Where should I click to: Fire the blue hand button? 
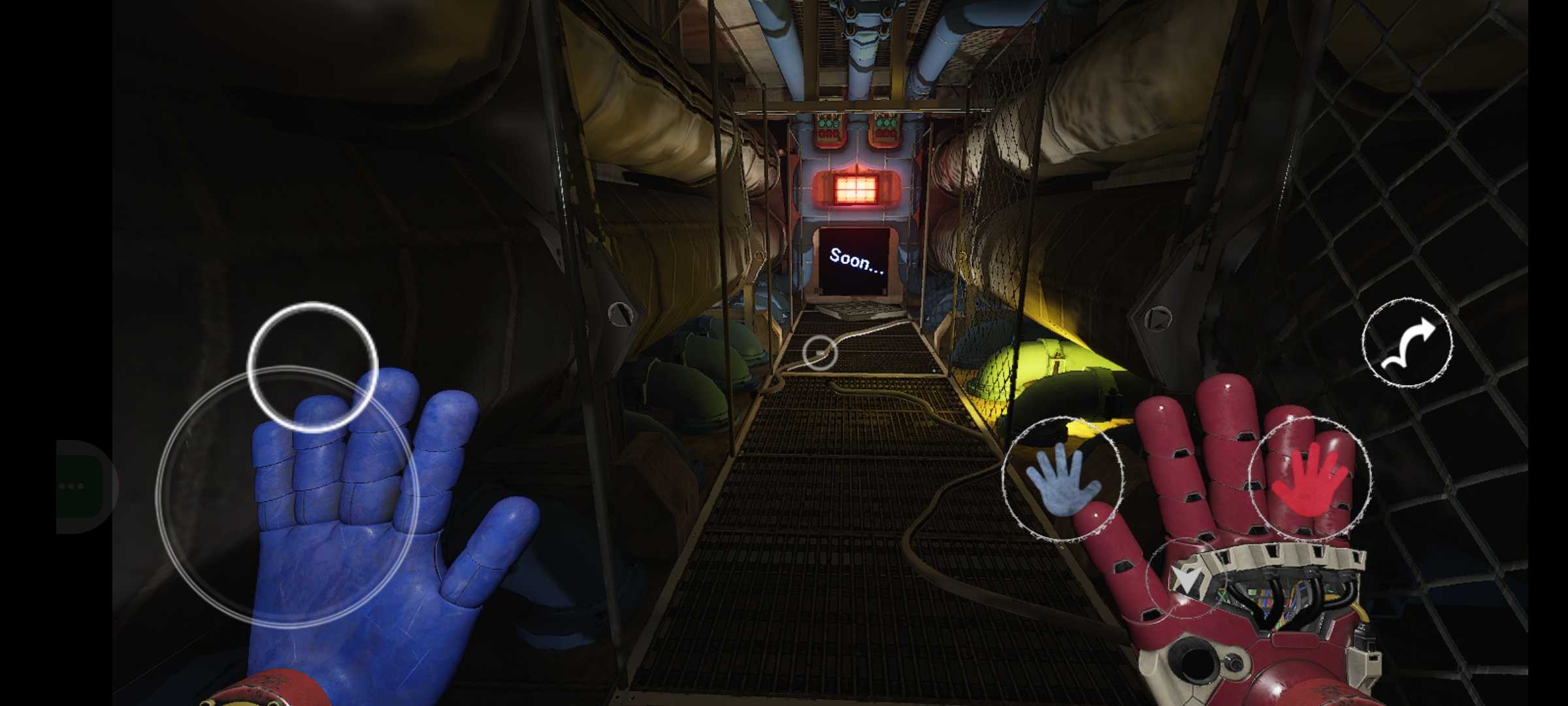coord(1062,480)
